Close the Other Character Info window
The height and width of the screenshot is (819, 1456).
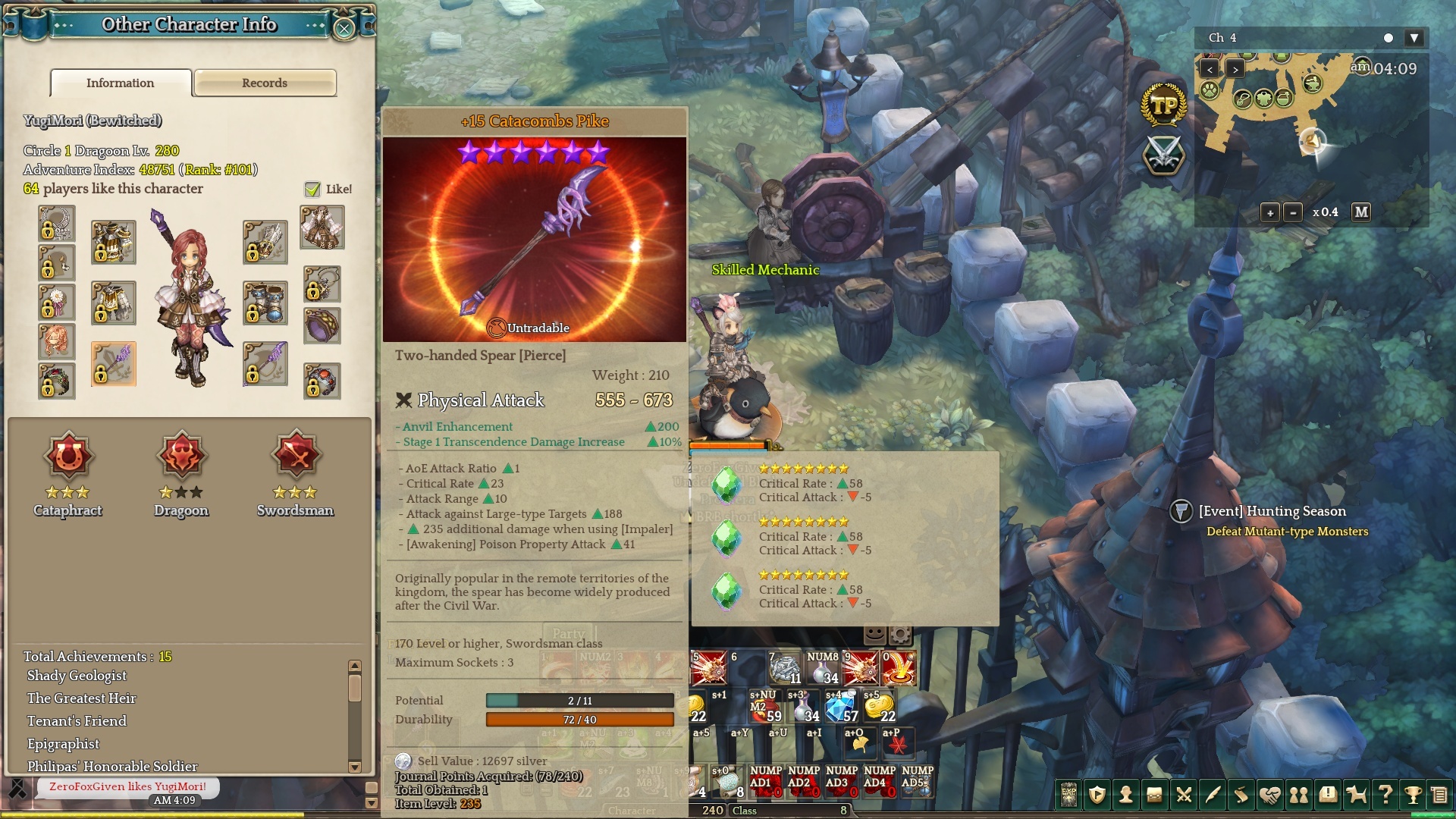coord(344,29)
